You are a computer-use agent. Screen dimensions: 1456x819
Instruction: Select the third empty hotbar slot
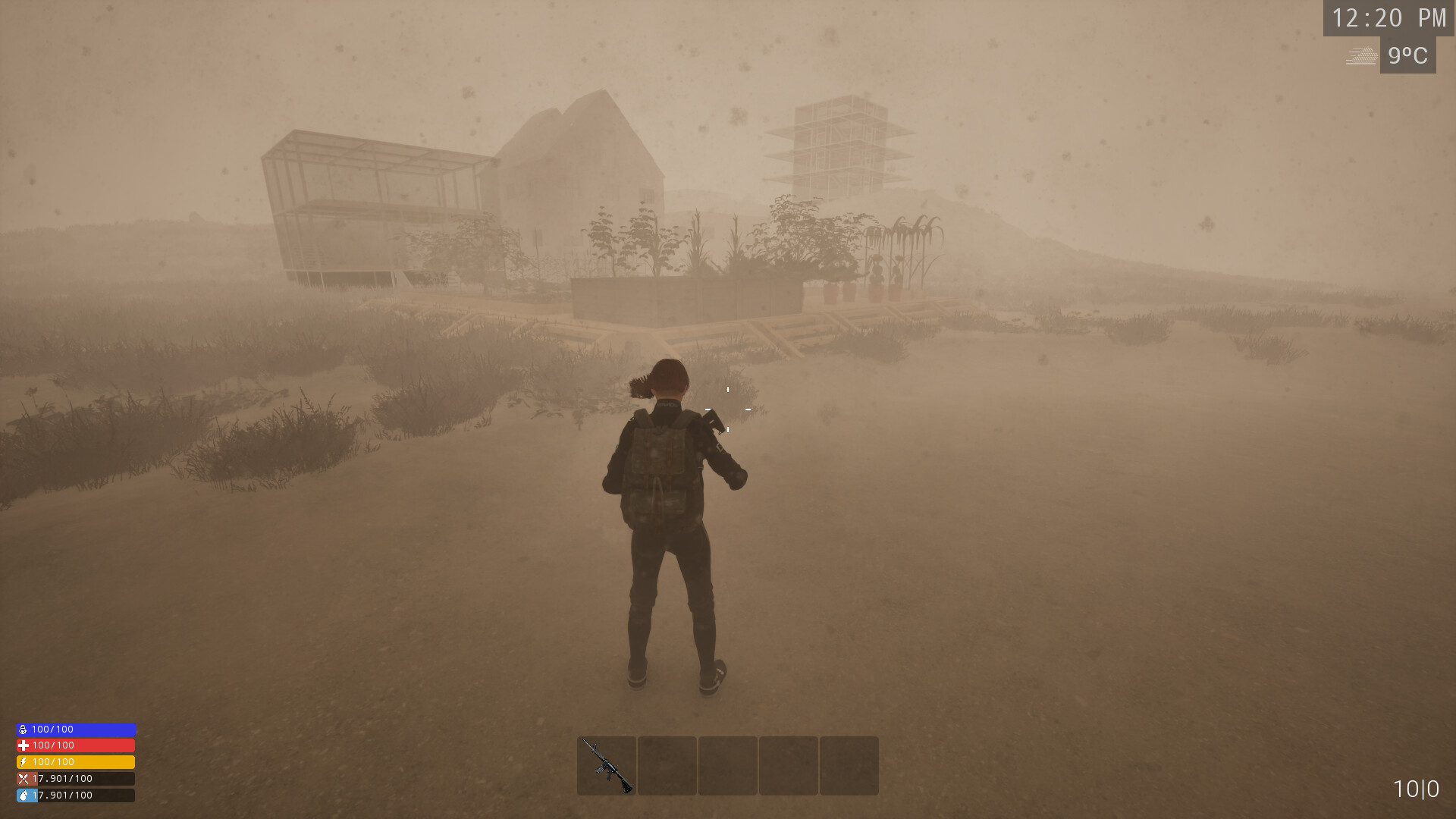(x=726, y=766)
